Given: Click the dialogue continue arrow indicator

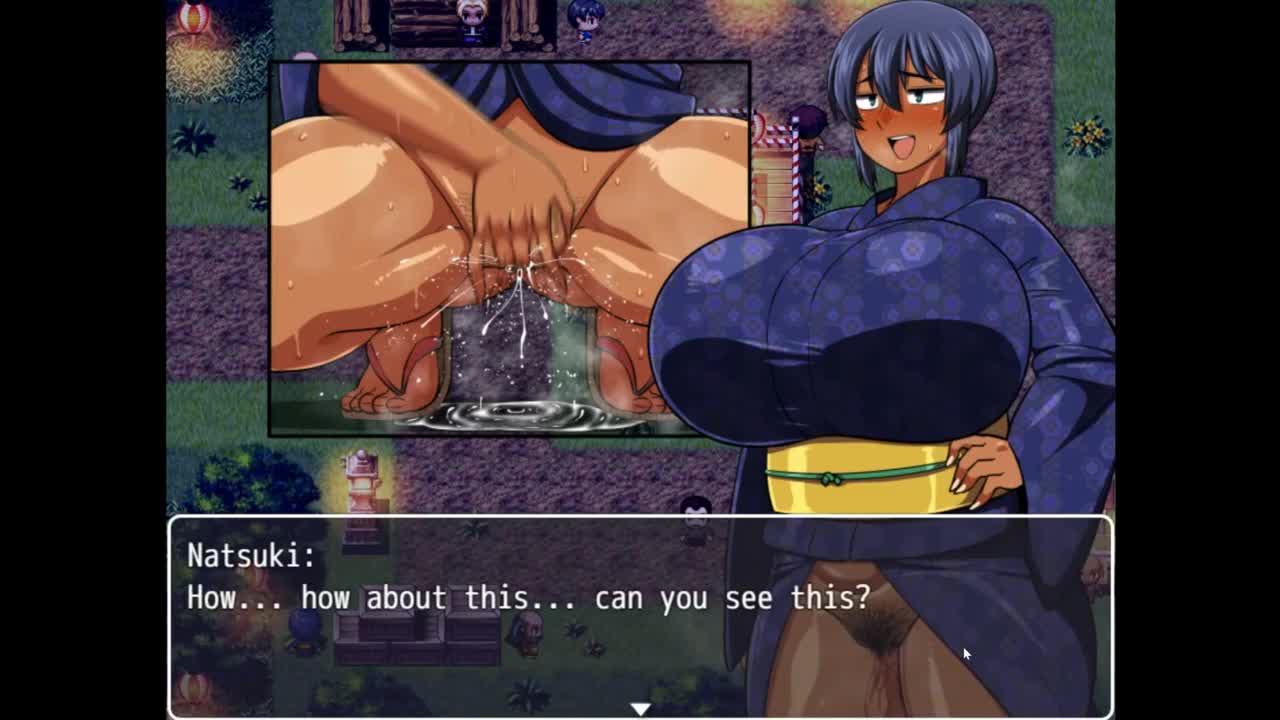Looking at the screenshot, I should click(640, 708).
